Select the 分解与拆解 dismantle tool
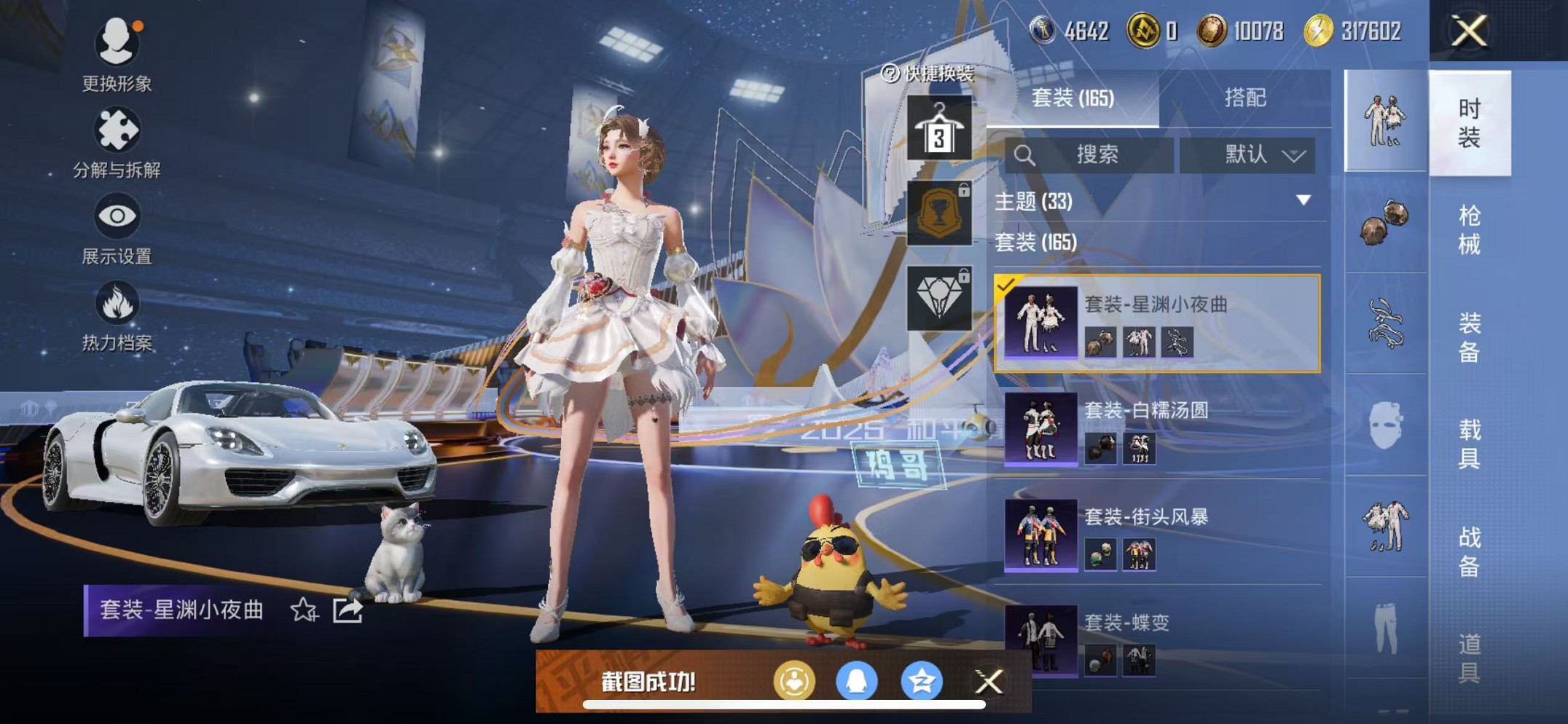Screen dimensions: 1568x724 117,131
